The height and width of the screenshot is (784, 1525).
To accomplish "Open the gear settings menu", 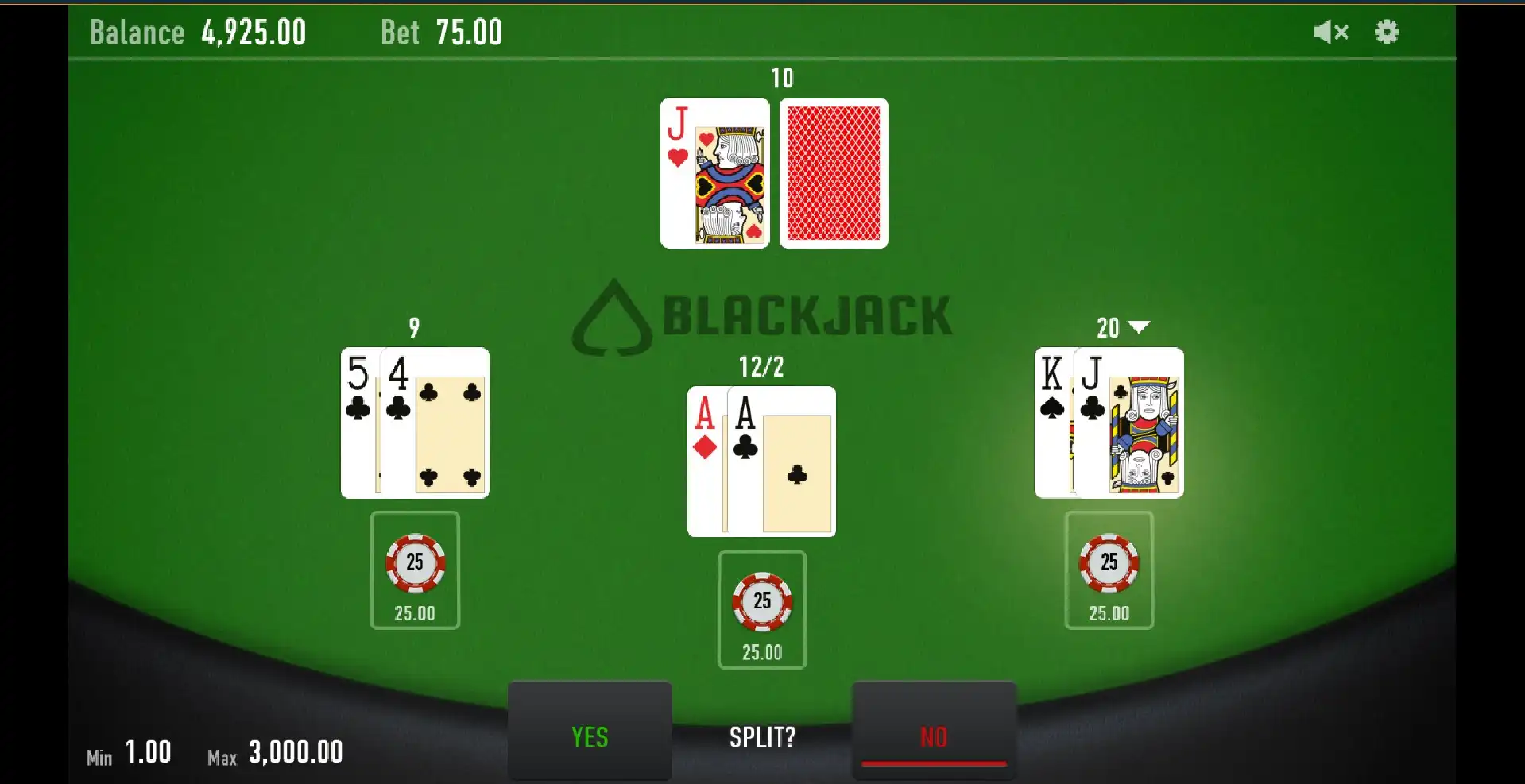I will coord(1387,33).
